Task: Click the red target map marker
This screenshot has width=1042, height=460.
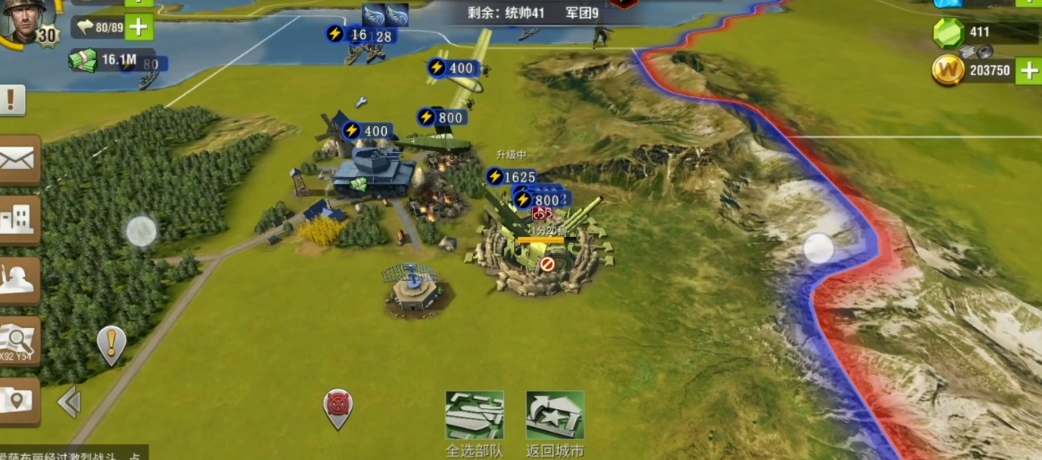Action: pos(339,406)
